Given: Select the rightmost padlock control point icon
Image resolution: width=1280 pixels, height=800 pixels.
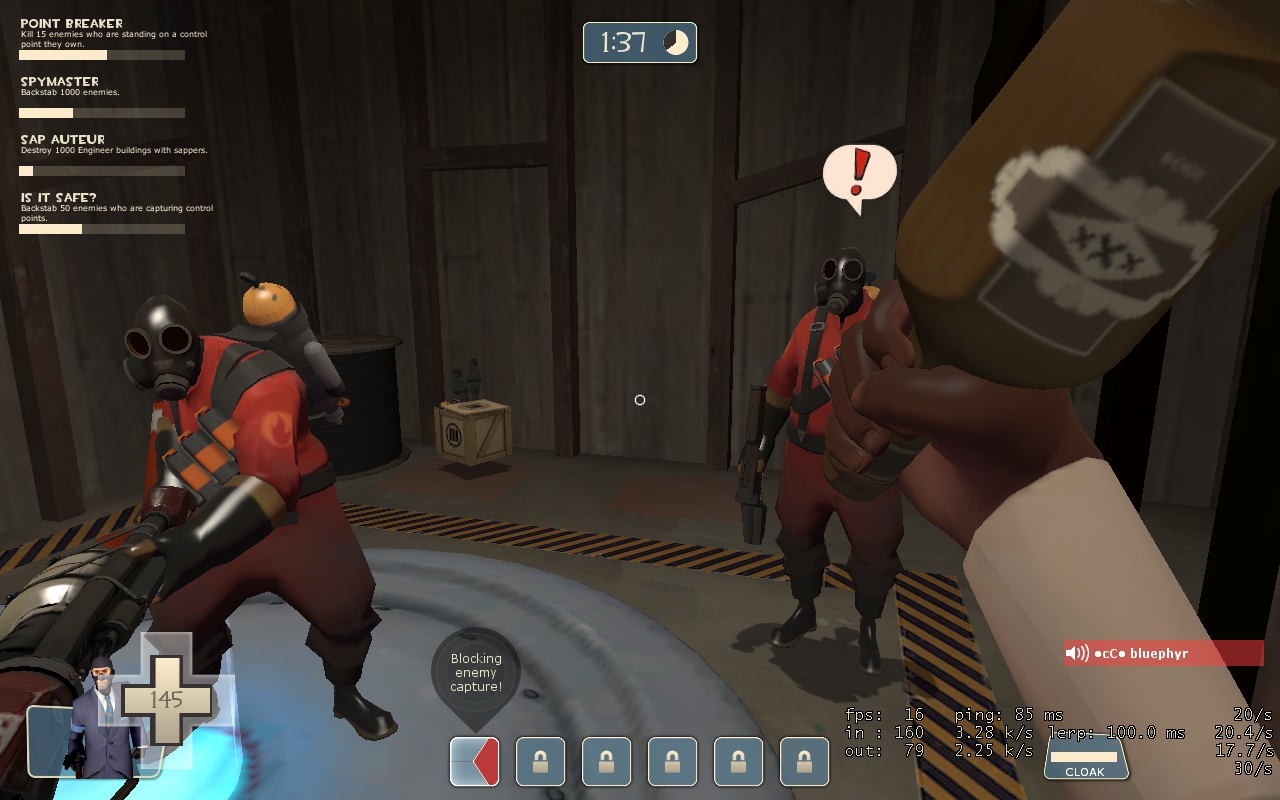Looking at the screenshot, I should 805,761.
